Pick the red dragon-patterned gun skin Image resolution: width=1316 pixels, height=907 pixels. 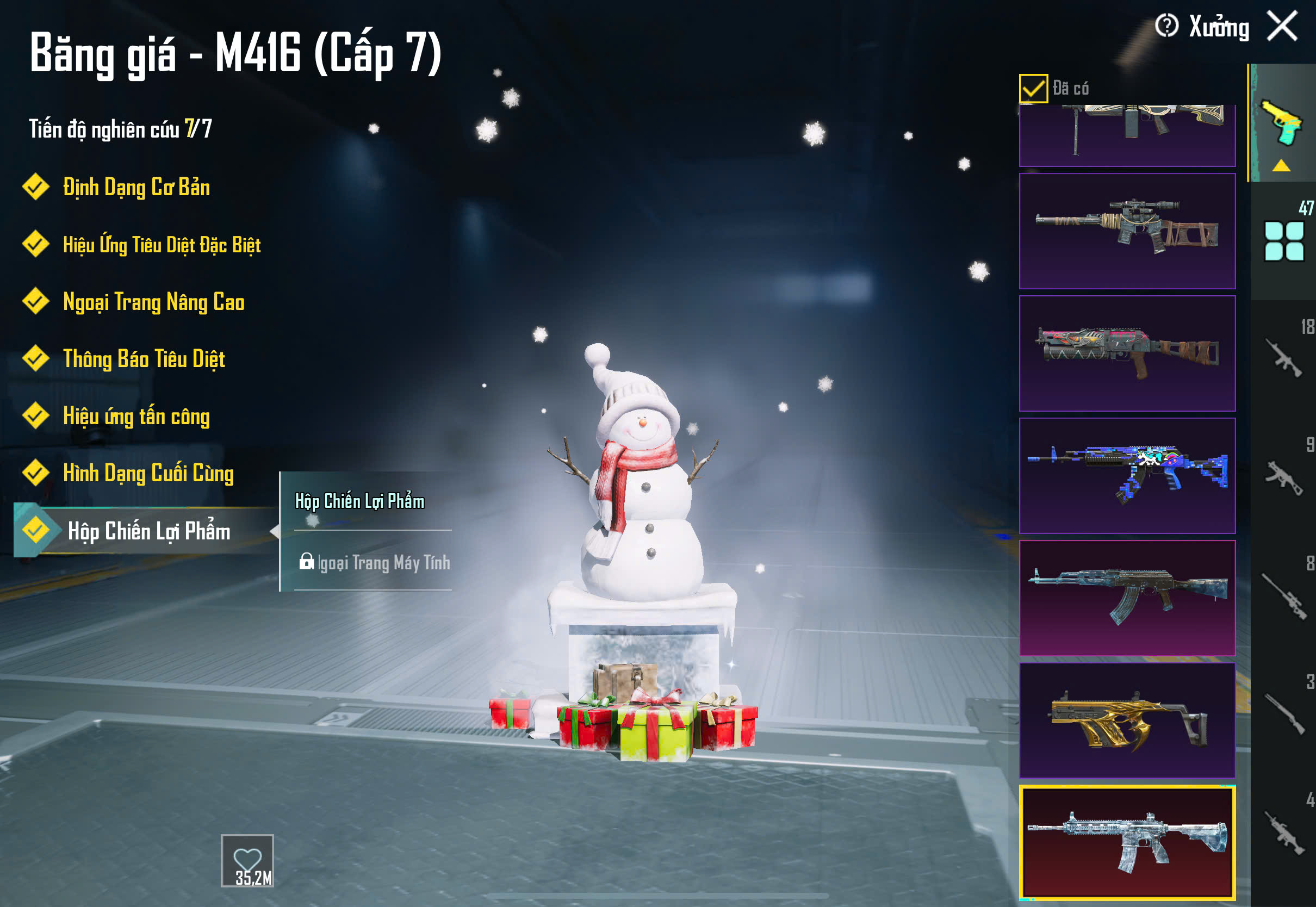[x=1127, y=353]
